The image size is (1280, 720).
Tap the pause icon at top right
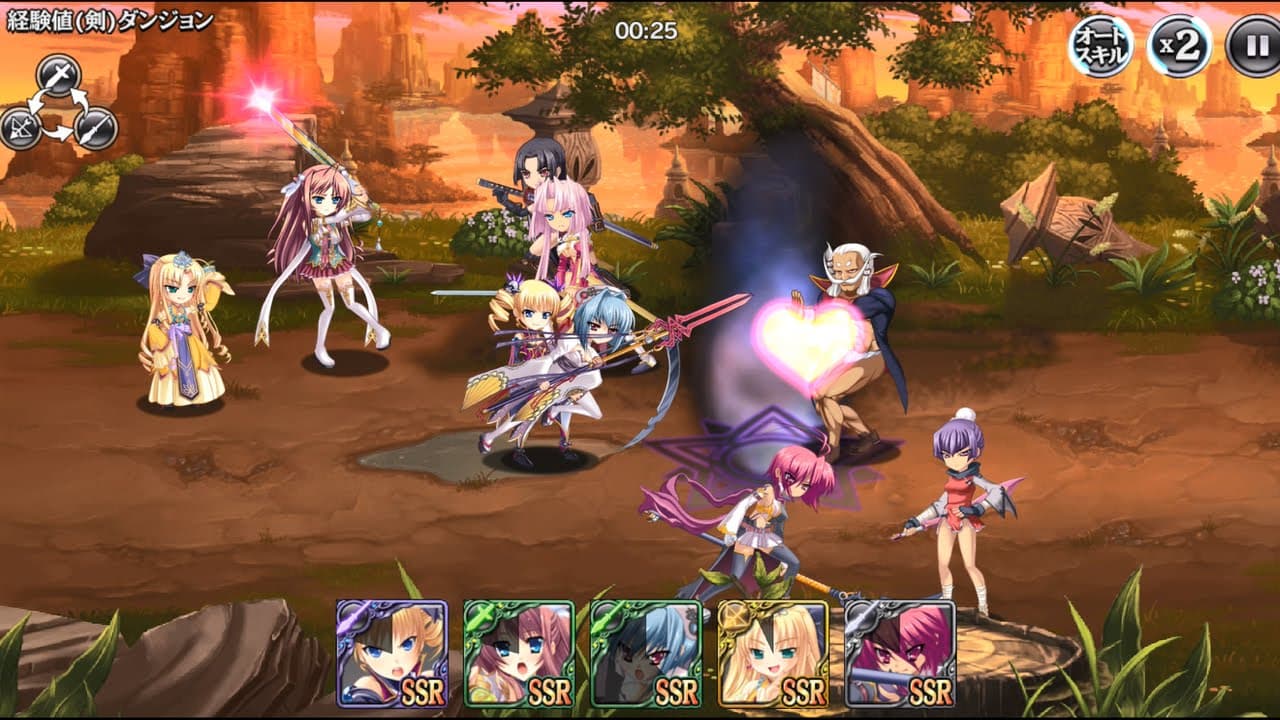(1253, 44)
